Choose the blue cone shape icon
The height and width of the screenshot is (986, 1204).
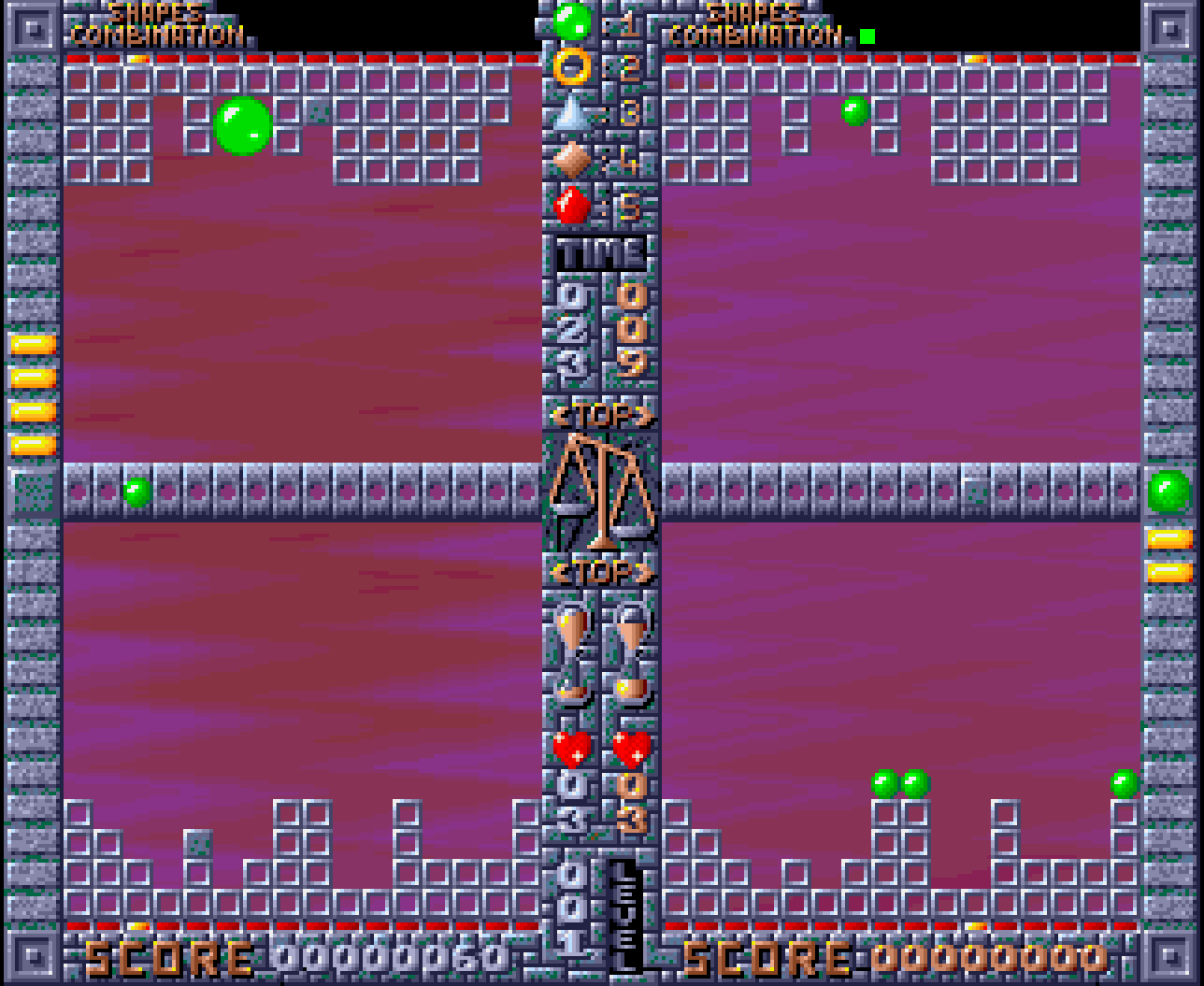(x=571, y=113)
